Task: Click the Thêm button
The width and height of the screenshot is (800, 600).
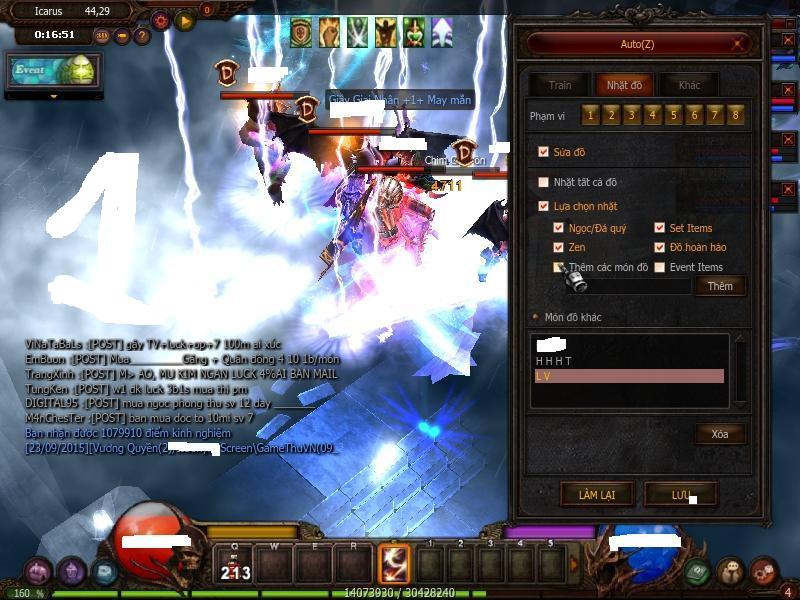Action: pos(720,286)
